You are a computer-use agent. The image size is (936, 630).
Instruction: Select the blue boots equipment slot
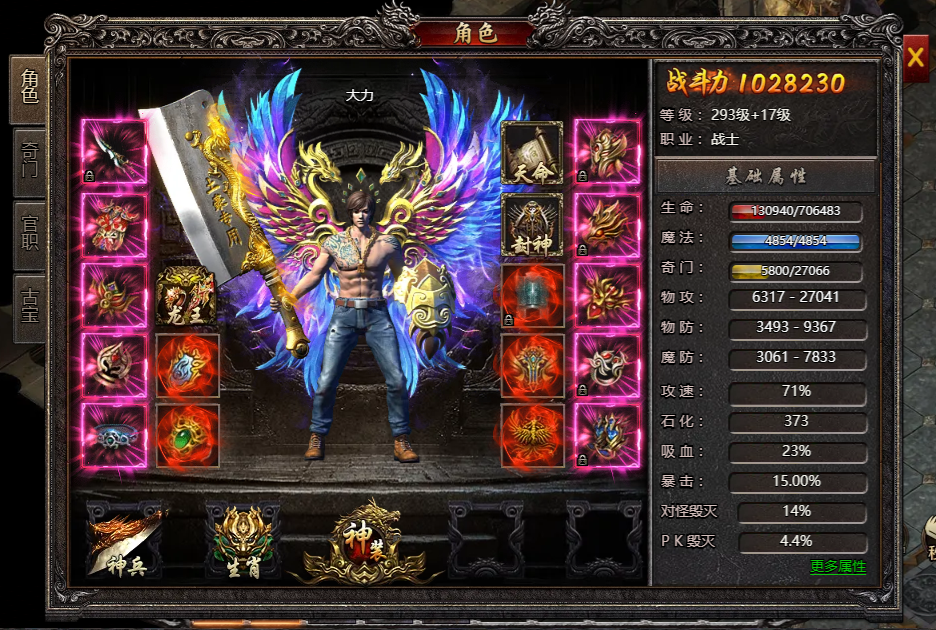pos(607,435)
